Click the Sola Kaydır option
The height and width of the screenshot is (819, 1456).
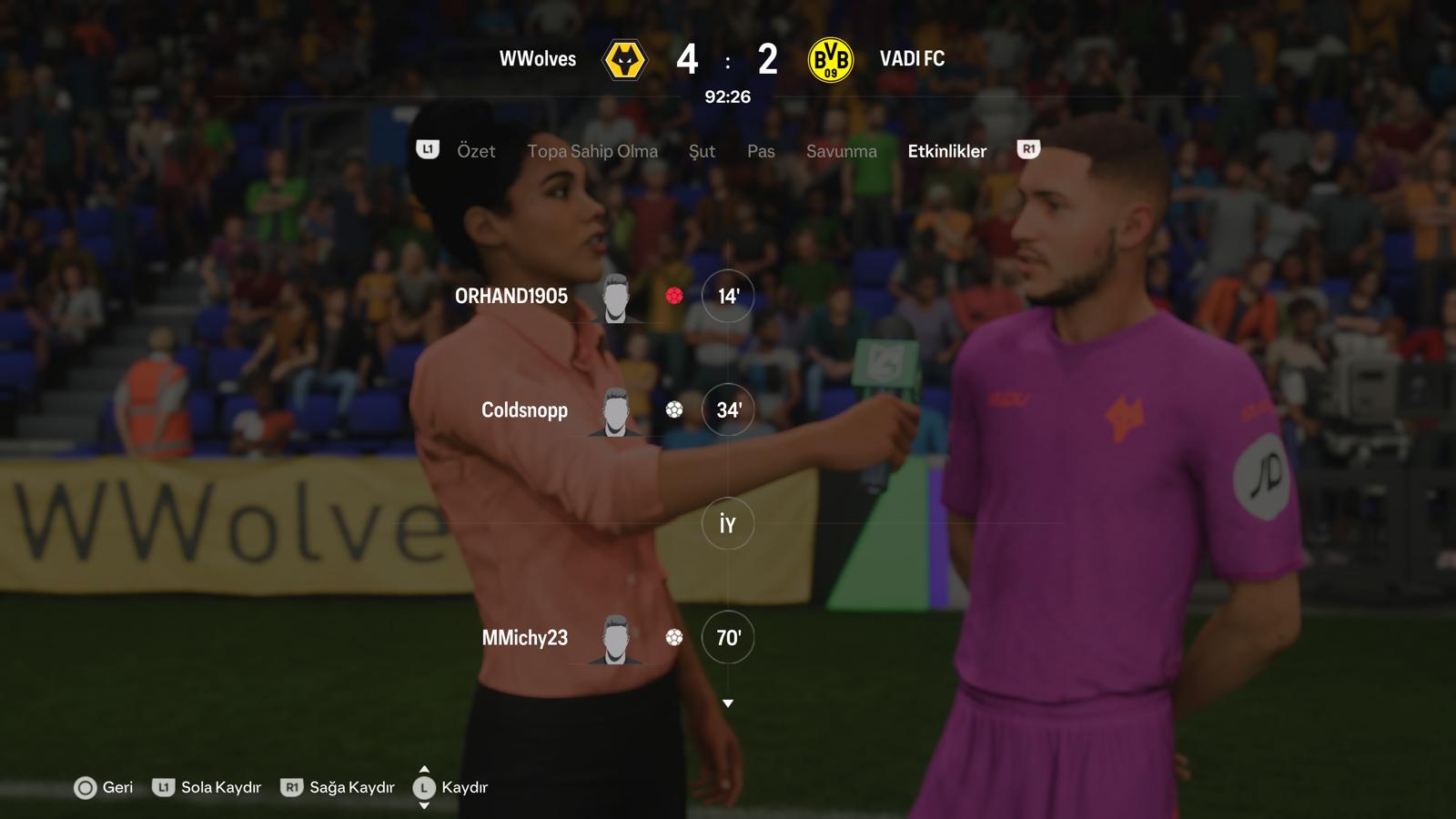(207, 787)
